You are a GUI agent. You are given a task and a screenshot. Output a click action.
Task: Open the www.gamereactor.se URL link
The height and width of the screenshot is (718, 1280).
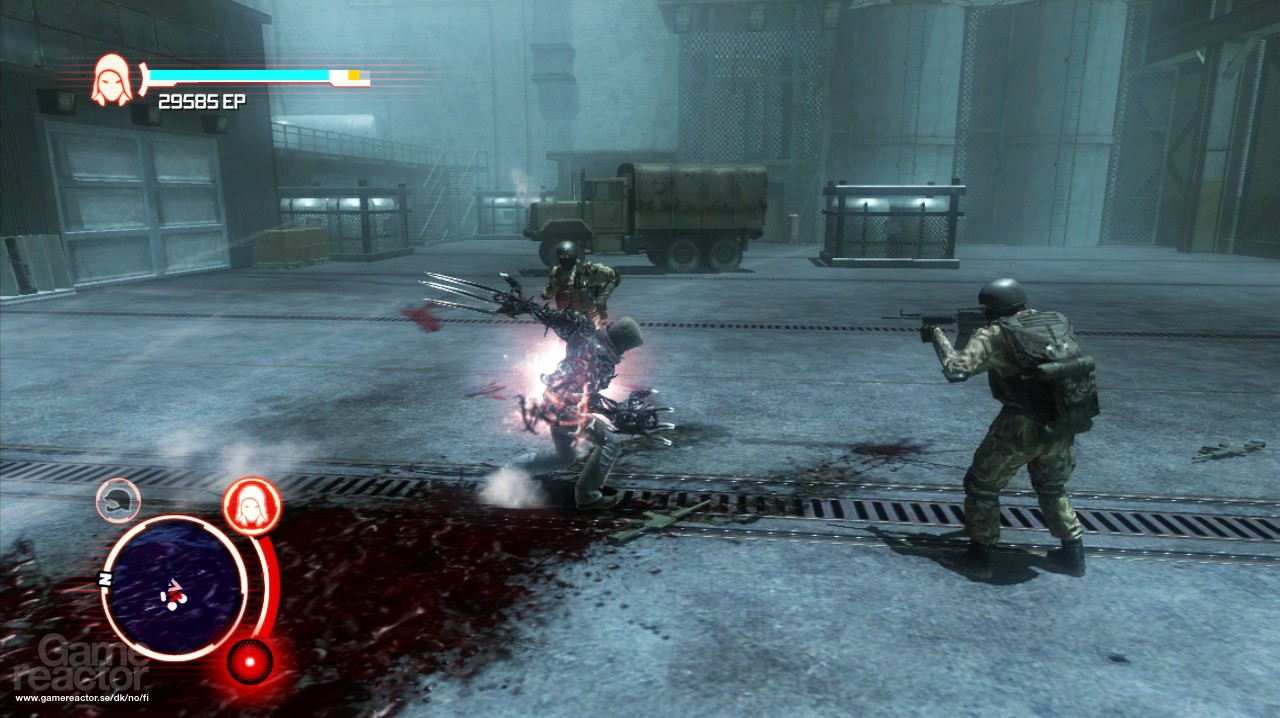pos(84,698)
